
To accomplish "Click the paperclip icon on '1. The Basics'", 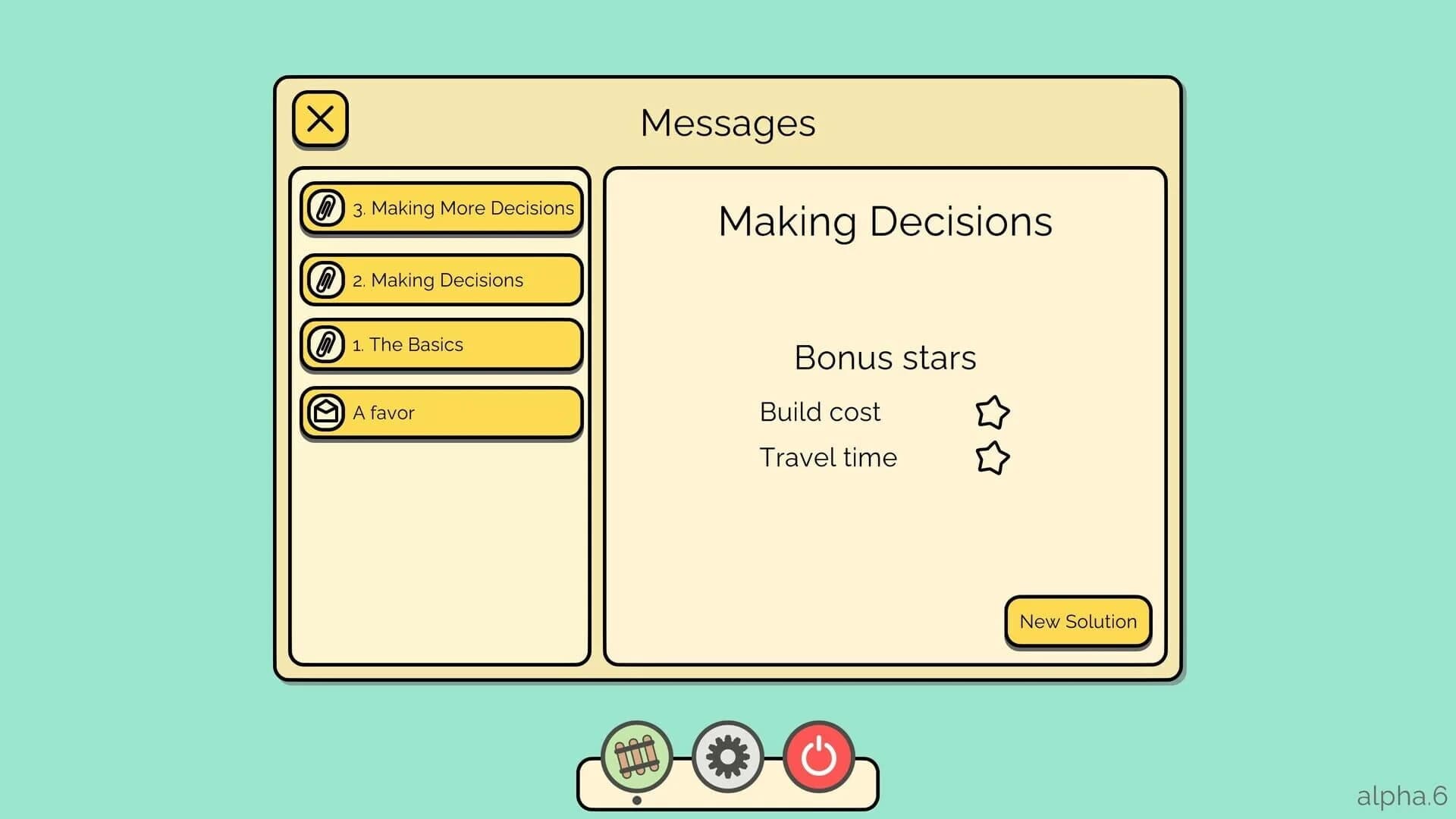I will click(x=327, y=344).
